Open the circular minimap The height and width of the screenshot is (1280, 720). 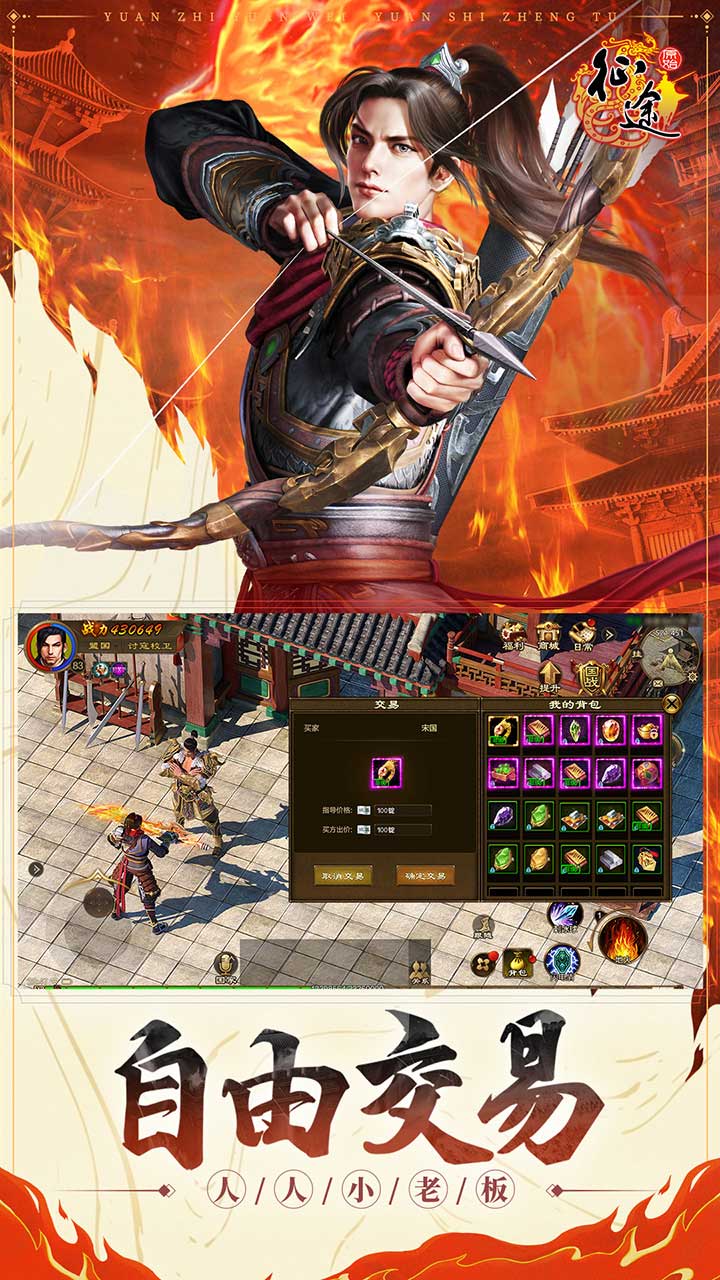tap(669, 653)
